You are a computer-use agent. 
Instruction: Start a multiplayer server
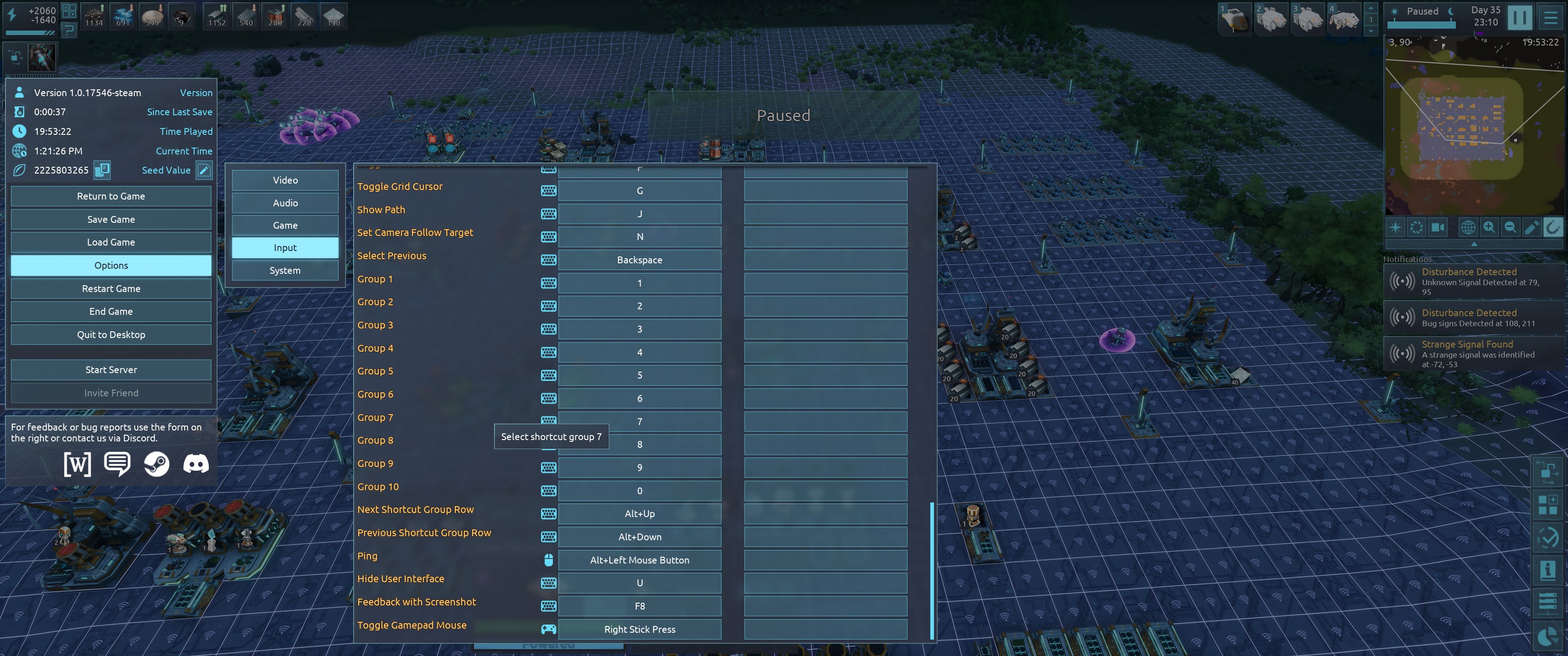pyautogui.click(x=111, y=370)
